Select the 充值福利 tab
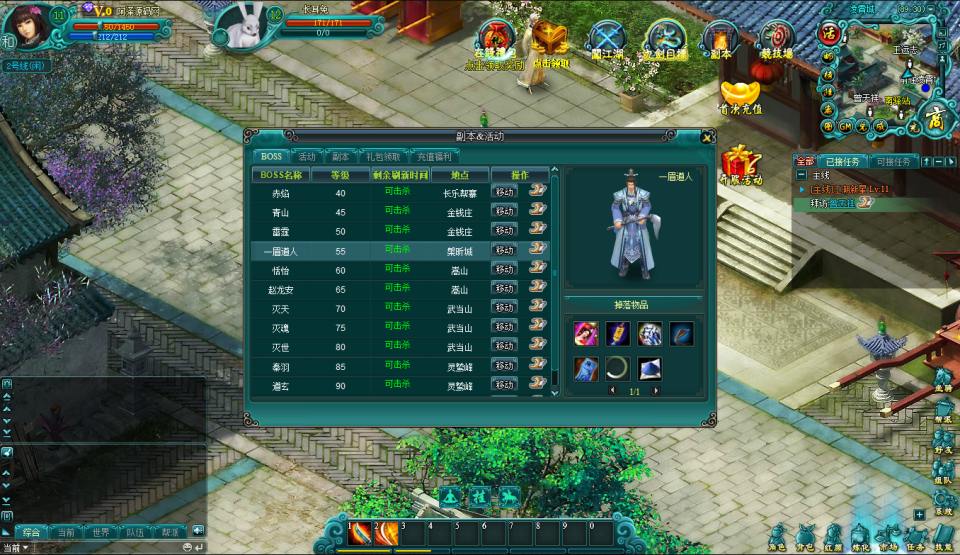 click(x=433, y=157)
